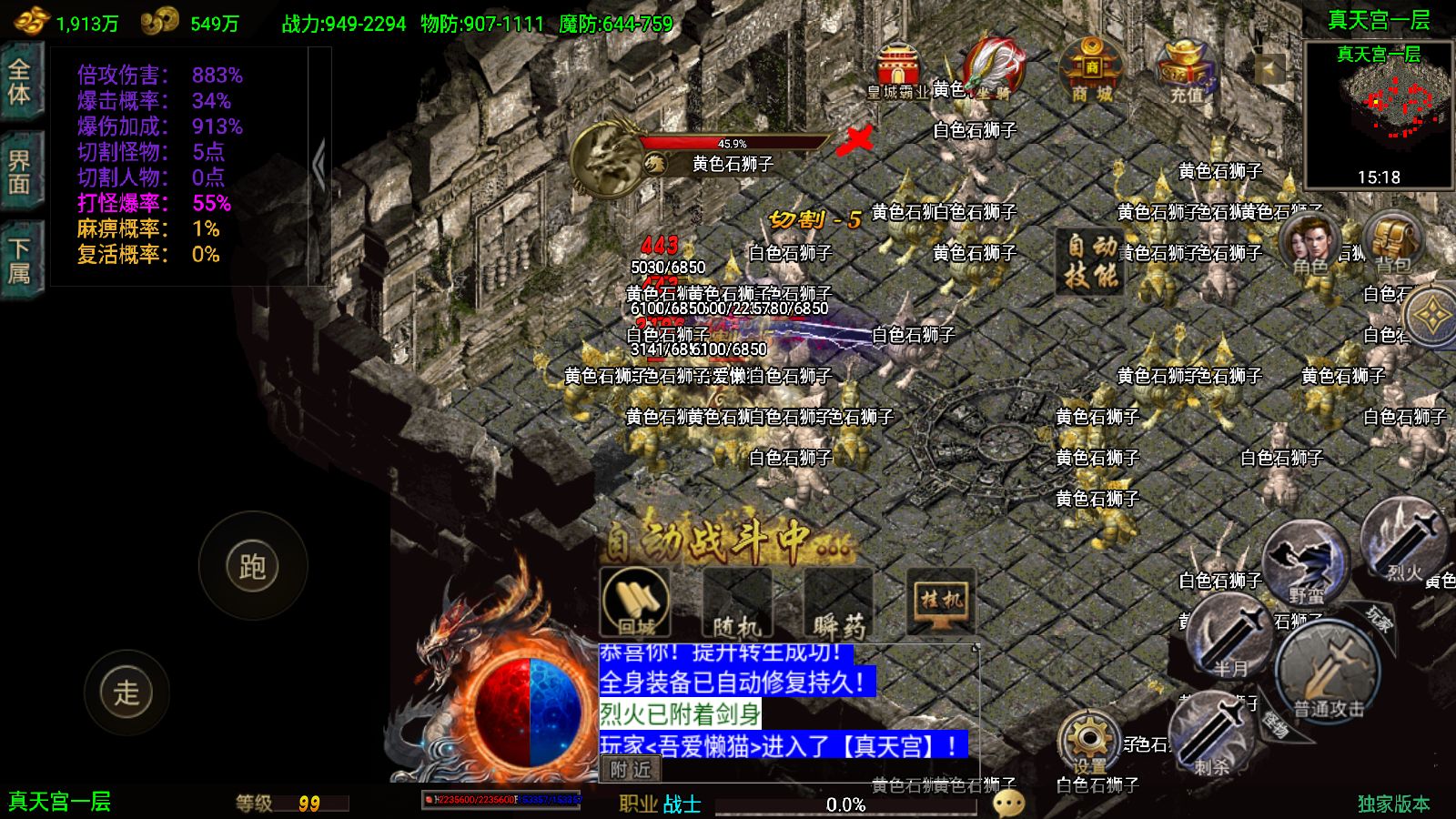The height and width of the screenshot is (819, 1456).
Task: Open the 设置 gear settings
Action: point(1089,742)
